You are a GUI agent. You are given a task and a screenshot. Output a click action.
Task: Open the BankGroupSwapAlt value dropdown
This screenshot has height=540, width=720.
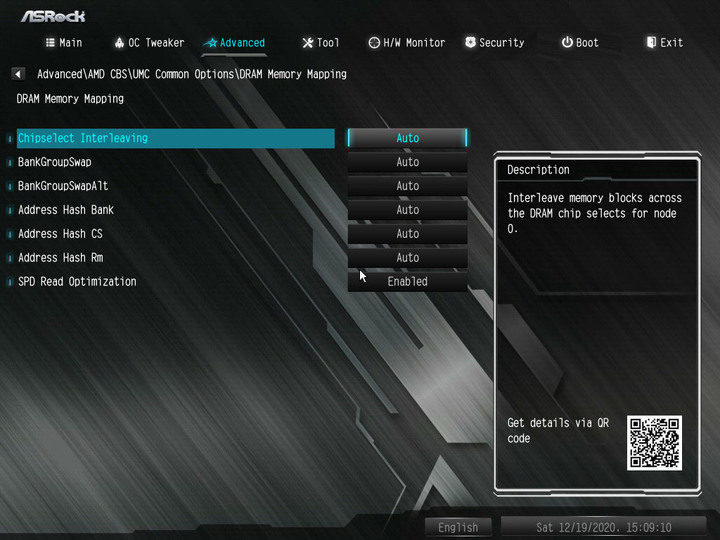coord(407,186)
